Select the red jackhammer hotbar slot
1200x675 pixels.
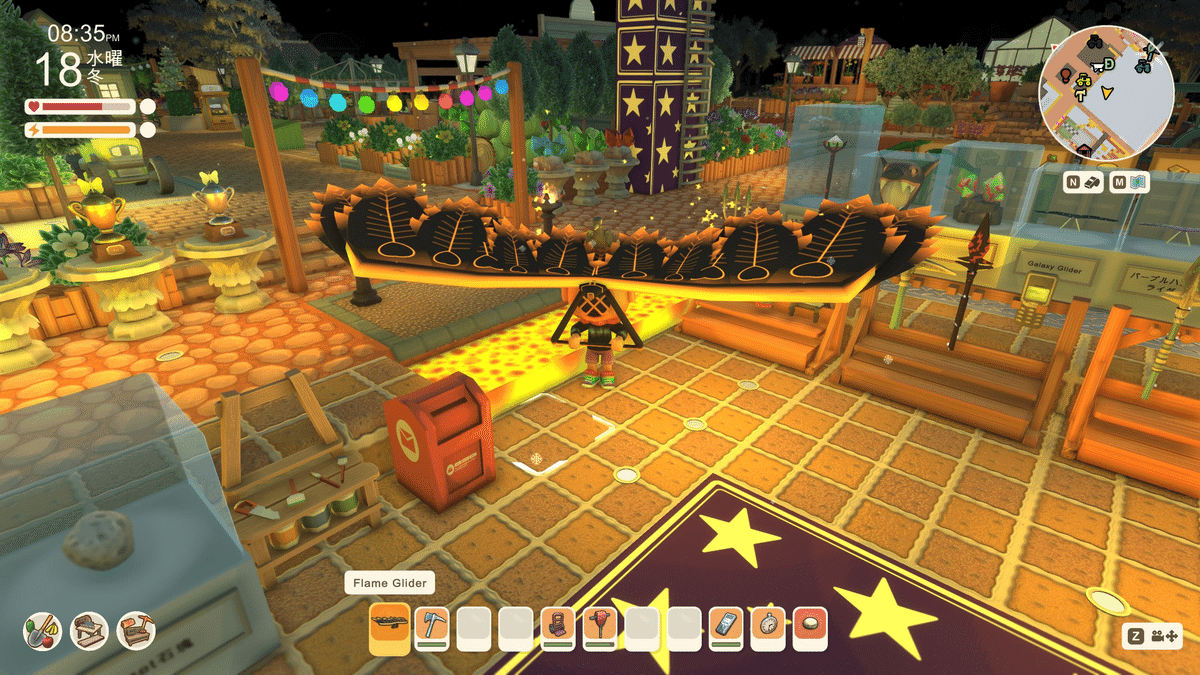click(x=601, y=626)
